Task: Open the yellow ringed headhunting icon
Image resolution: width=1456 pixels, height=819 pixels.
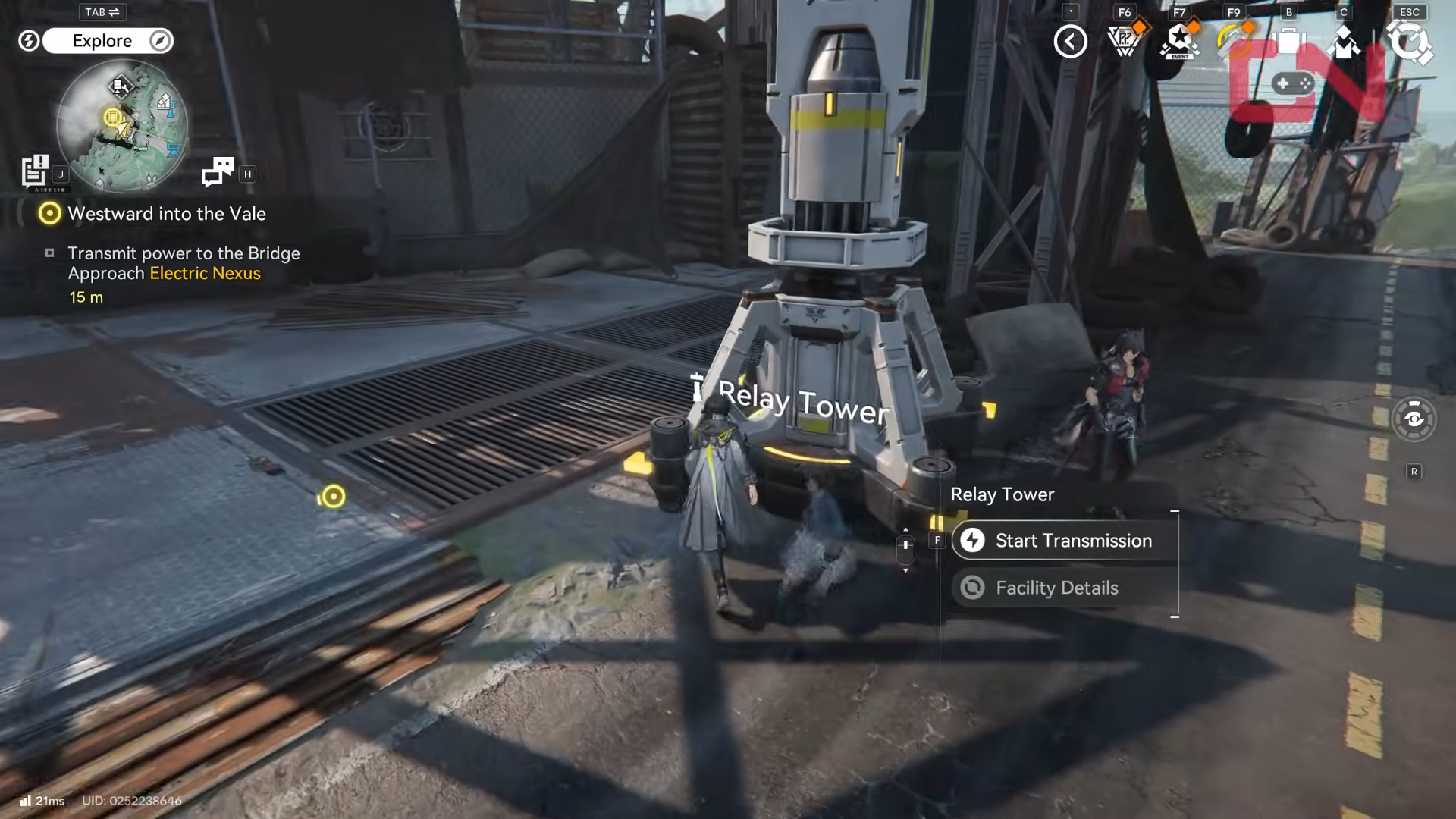Action: [x=1234, y=42]
